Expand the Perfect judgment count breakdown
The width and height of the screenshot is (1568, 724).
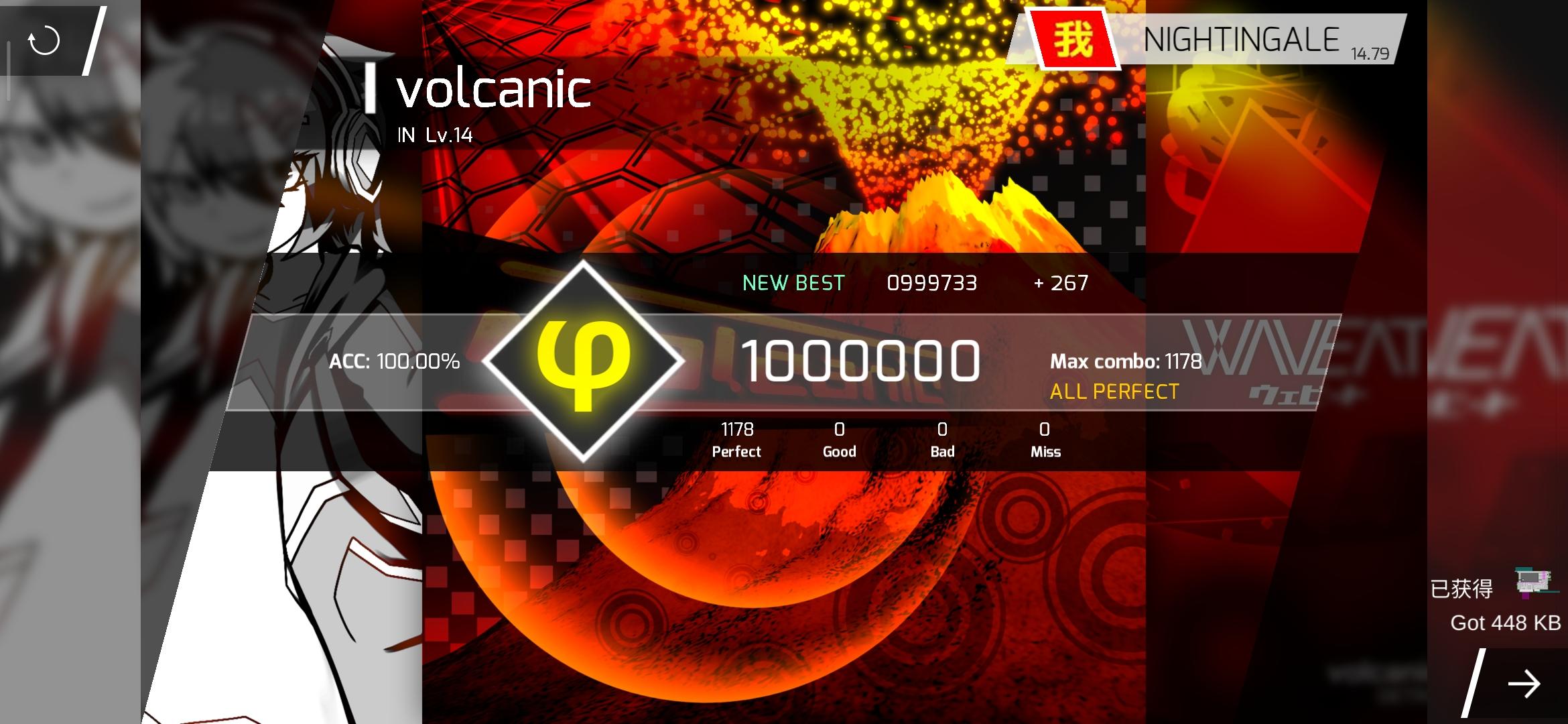point(736,439)
